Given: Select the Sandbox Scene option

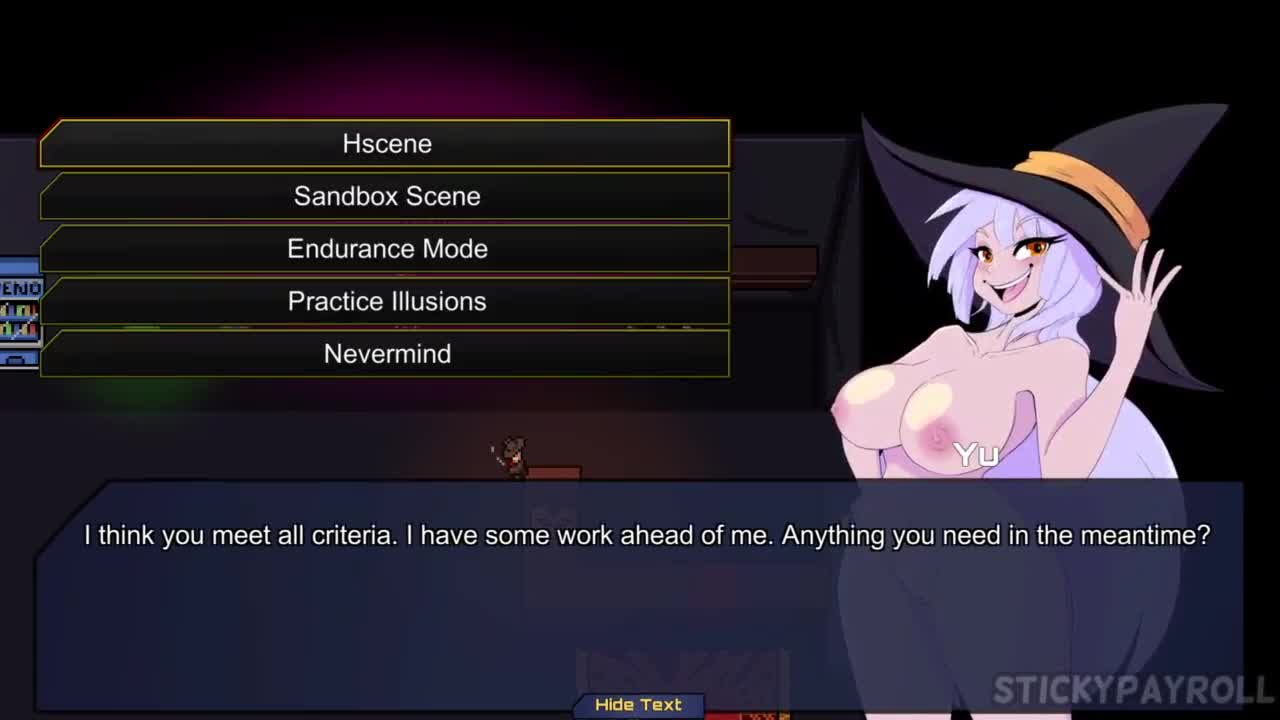Looking at the screenshot, I should (386, 196).
